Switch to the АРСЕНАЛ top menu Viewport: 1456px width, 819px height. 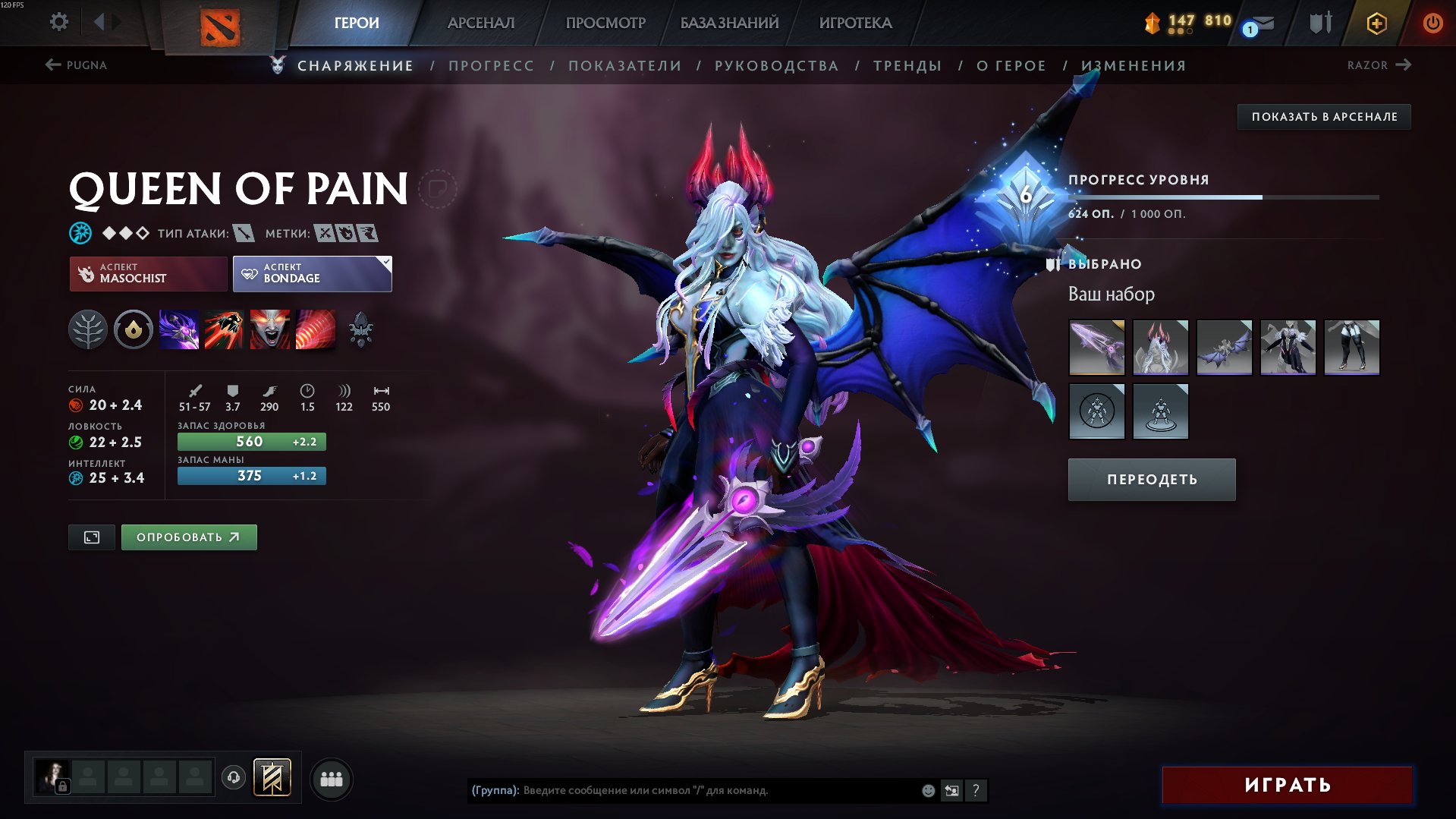pyautogui.click(x=481, y=23)
